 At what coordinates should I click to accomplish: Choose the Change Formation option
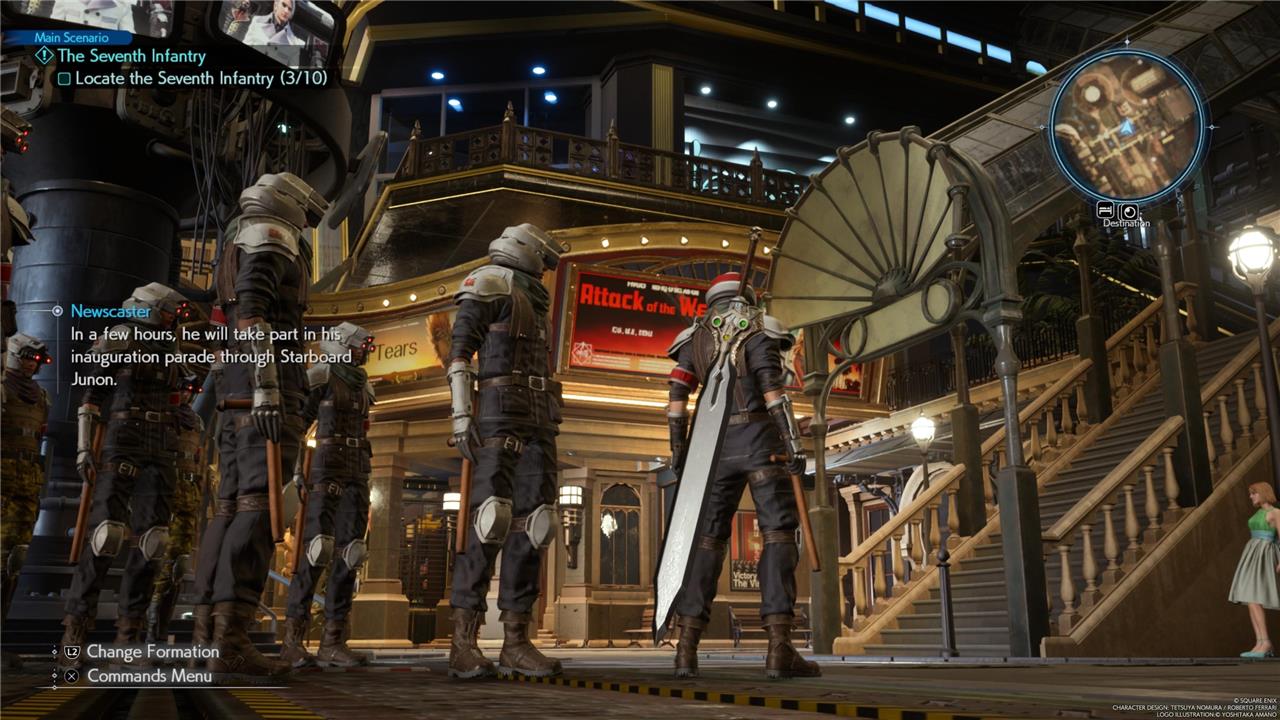(x=152, y=651)
